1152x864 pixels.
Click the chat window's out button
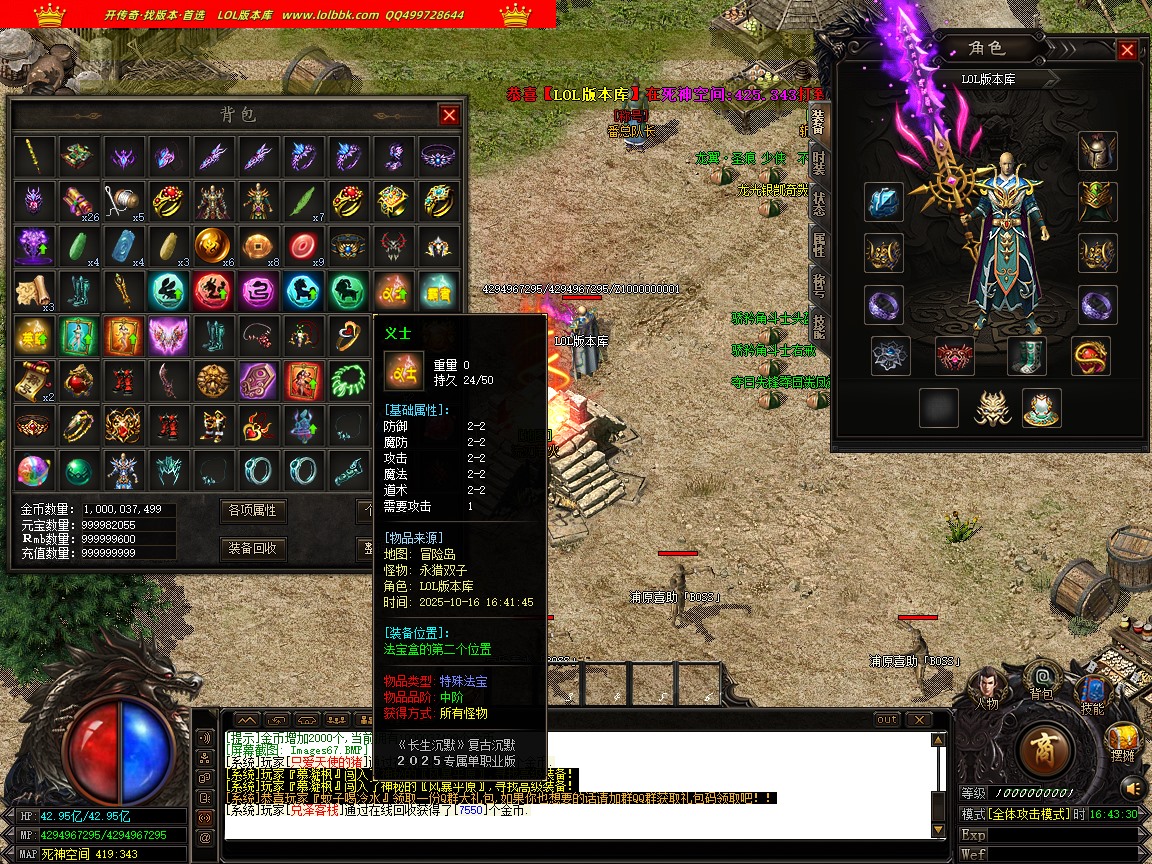[887, 720]
